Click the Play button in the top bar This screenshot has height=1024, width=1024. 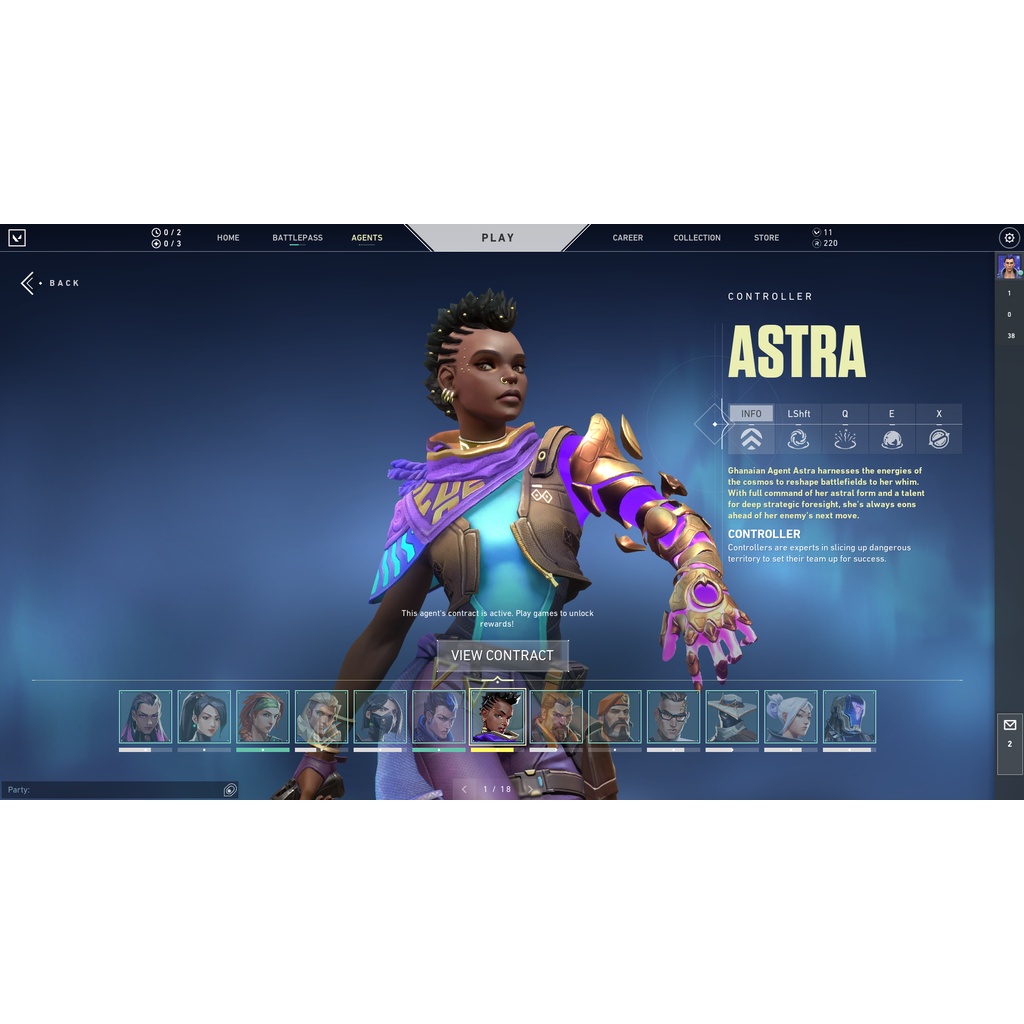point(497,238)
